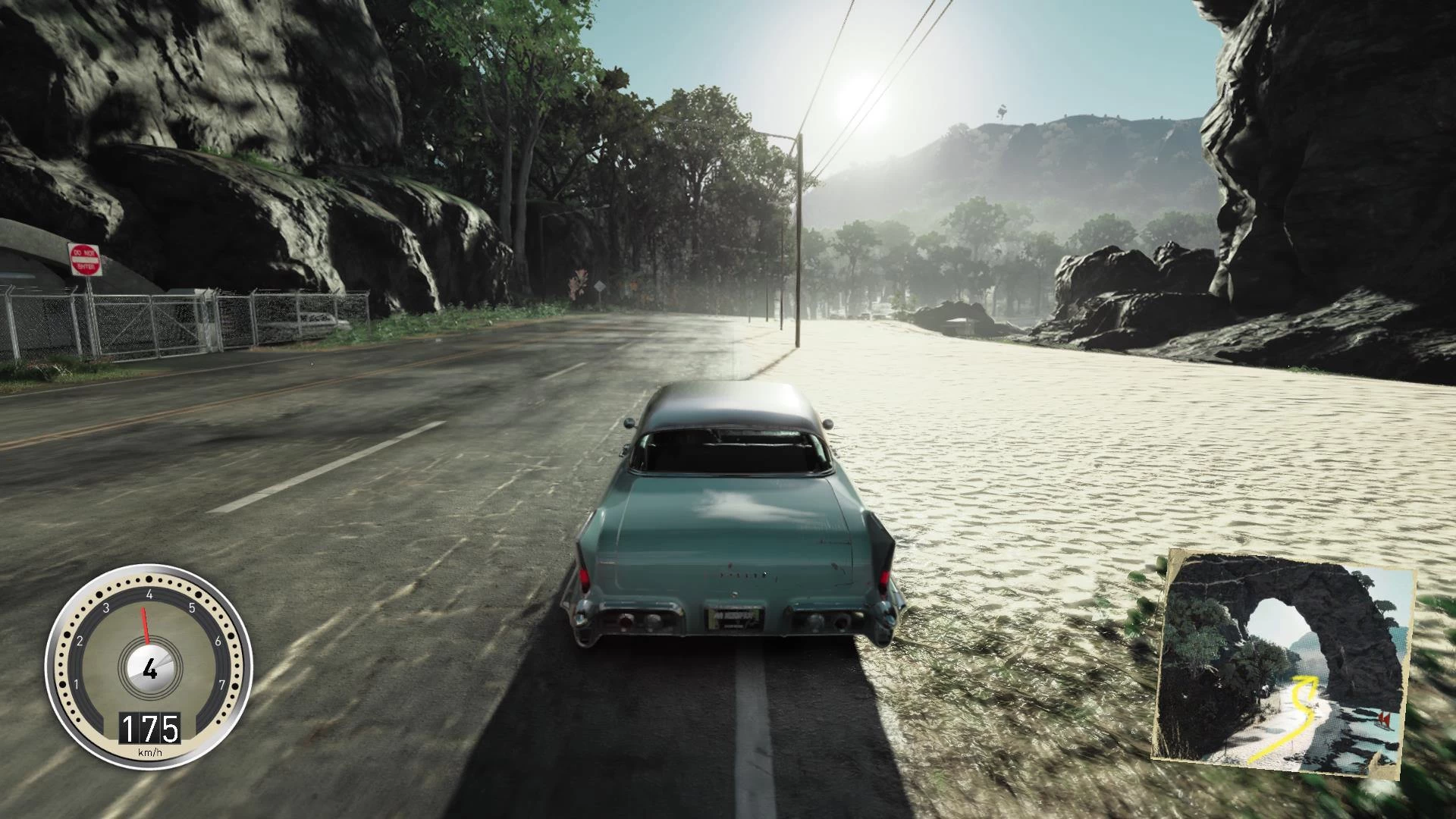The image size is (1456, 819).
Task: Click the round speedometer gauge
Action: coord(149,667)
